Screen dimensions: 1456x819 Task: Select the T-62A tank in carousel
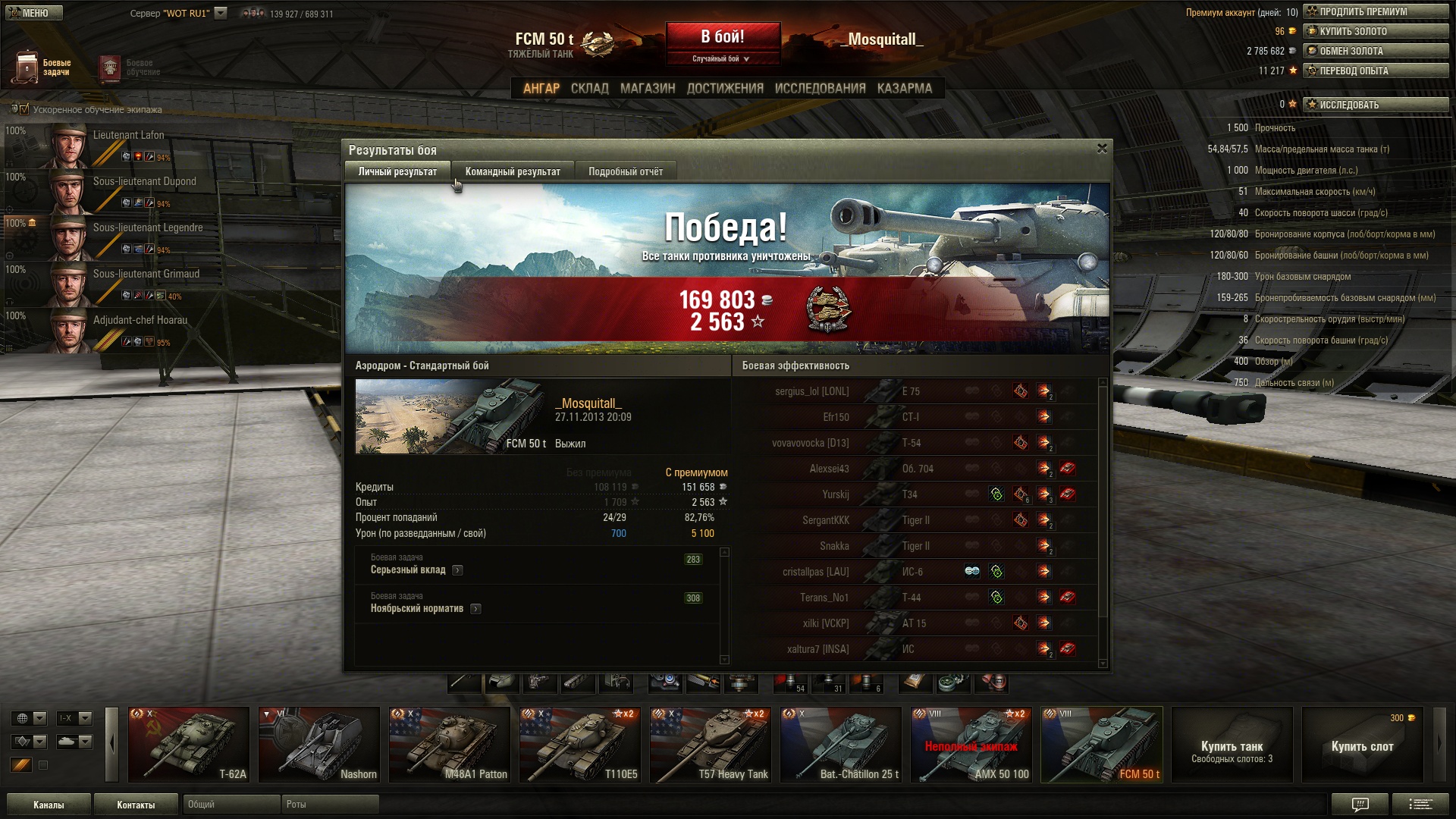[x=189, y=745]
